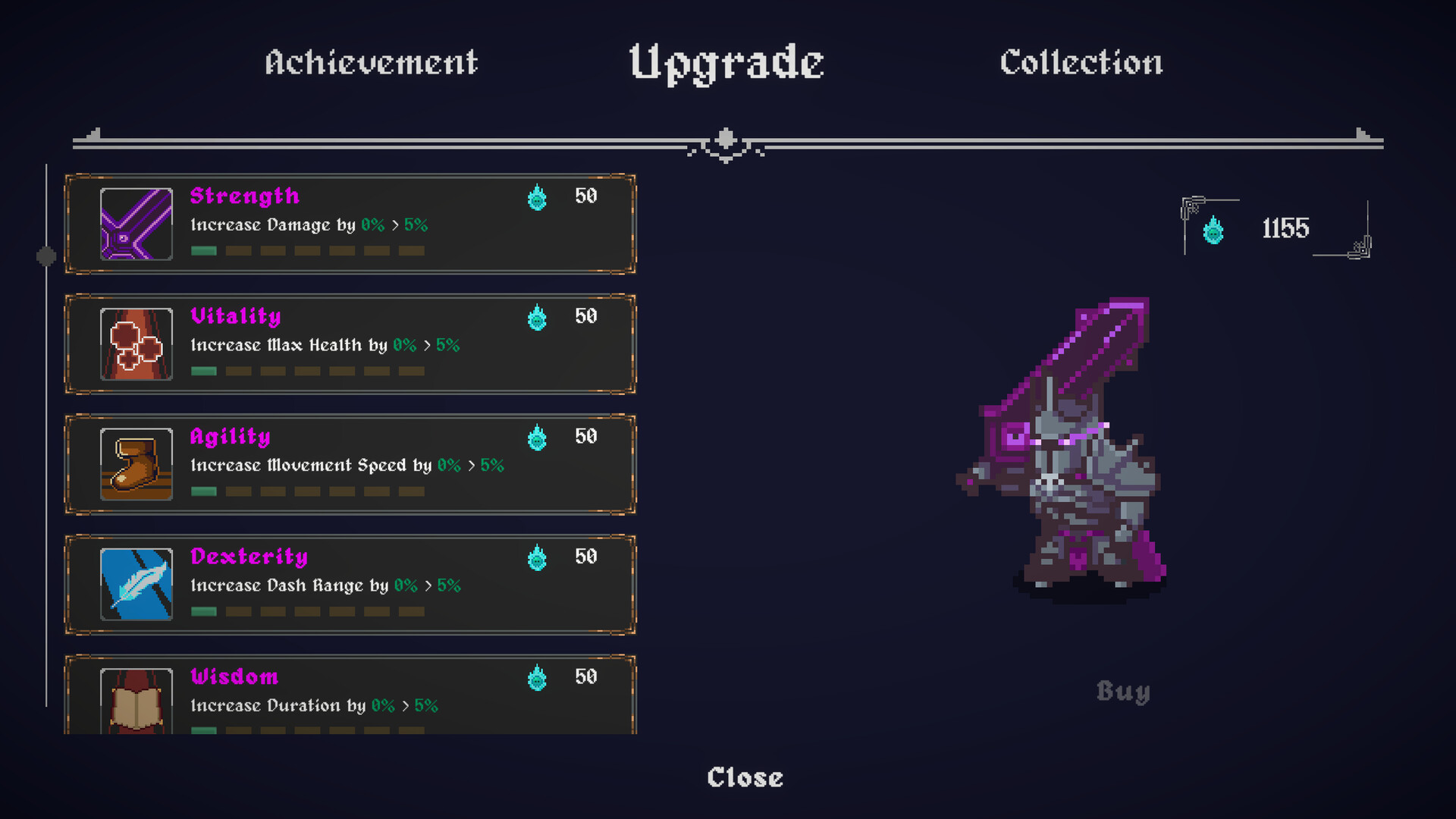Select the Agility boot icon
Image resolution: width=1456 pixels, height=819 pixels.
[x=136, y=465]
